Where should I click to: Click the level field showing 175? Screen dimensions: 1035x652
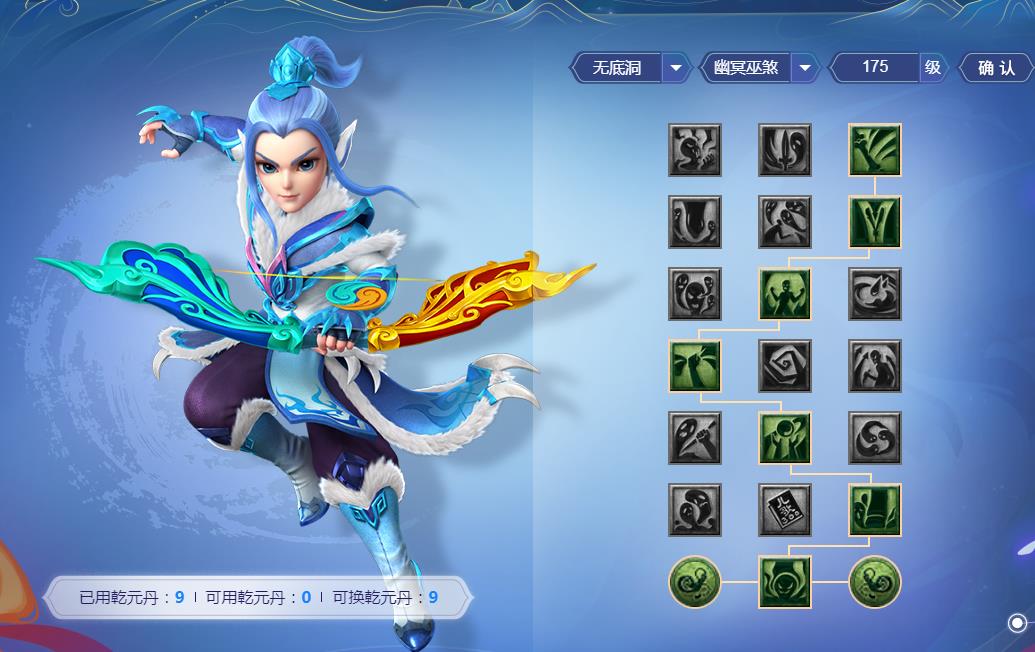pos(875,67)
